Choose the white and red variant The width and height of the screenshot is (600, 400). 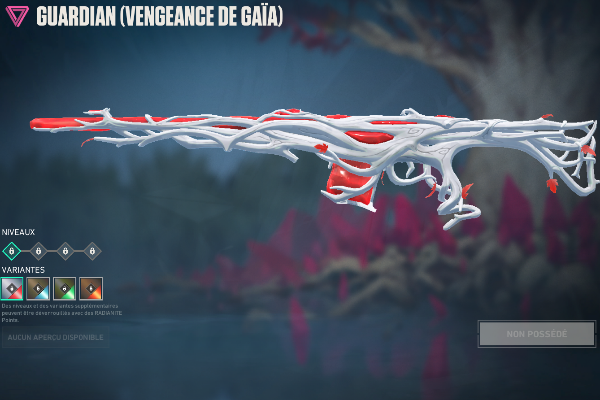click(x=12, y=289)
